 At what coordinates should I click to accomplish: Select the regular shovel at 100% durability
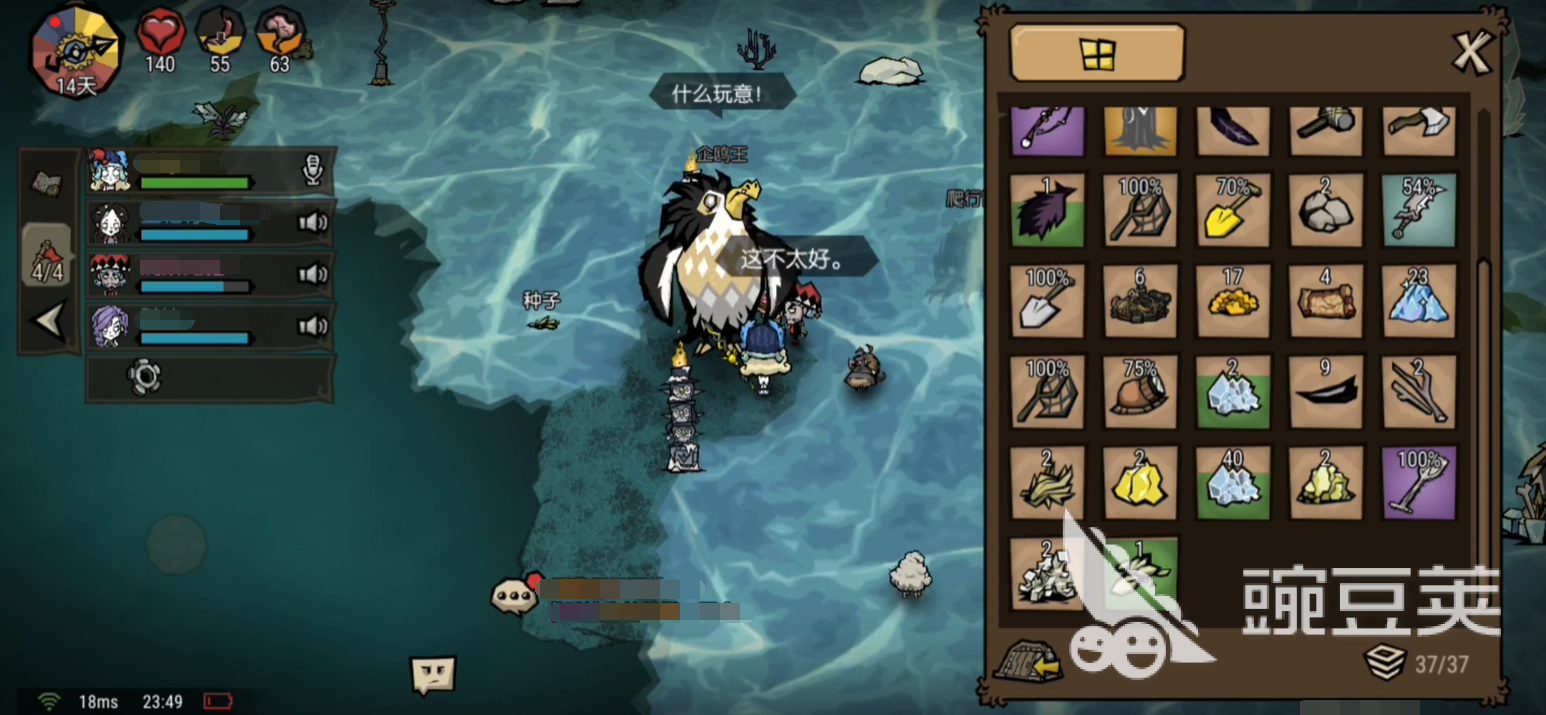point(1047,301)
